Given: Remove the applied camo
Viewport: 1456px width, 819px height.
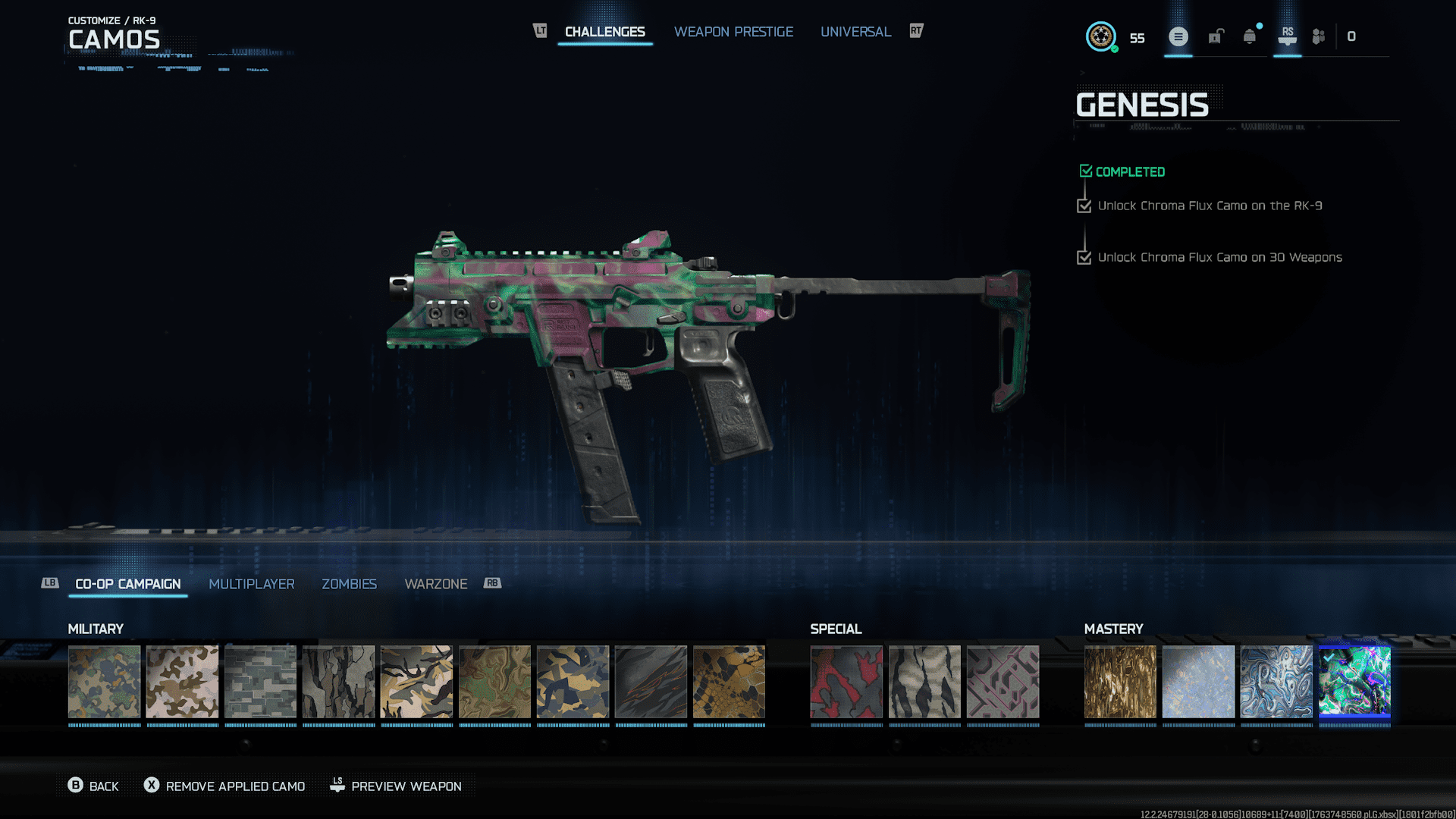Looking at the screenshot, I should pyautogui.click(x=225, y=786).
